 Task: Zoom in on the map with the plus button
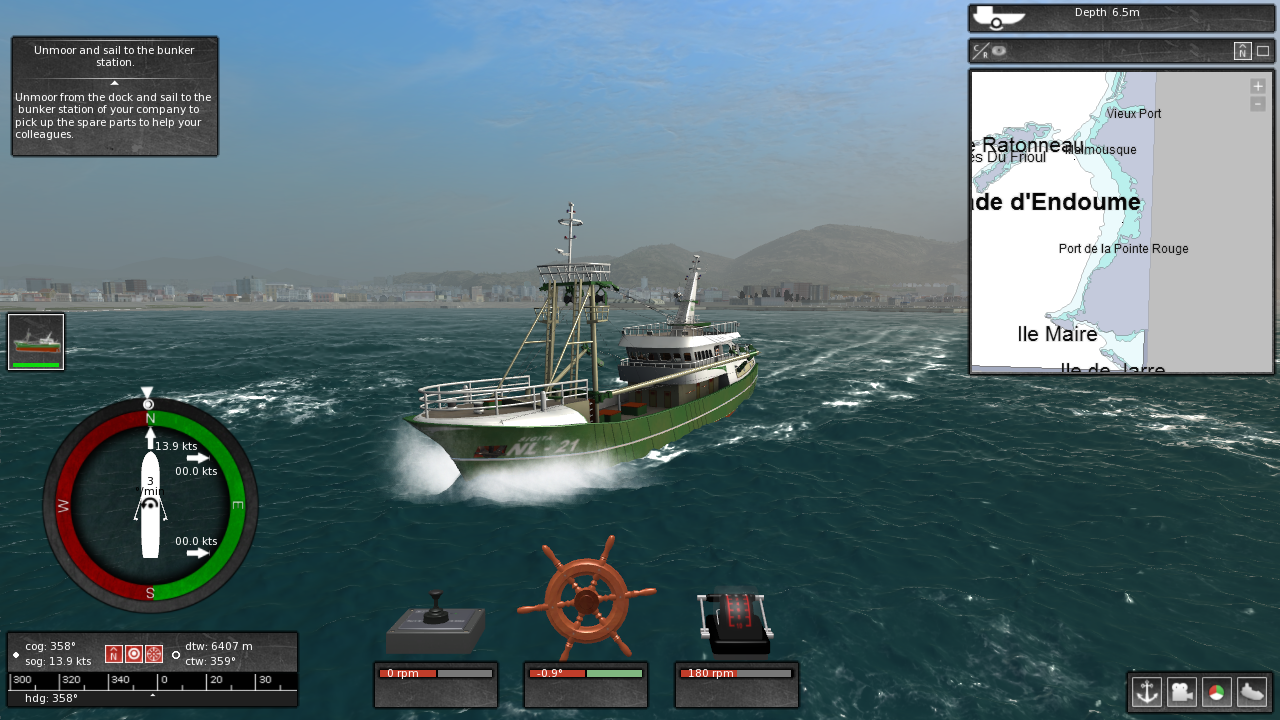pos(1257,86)
